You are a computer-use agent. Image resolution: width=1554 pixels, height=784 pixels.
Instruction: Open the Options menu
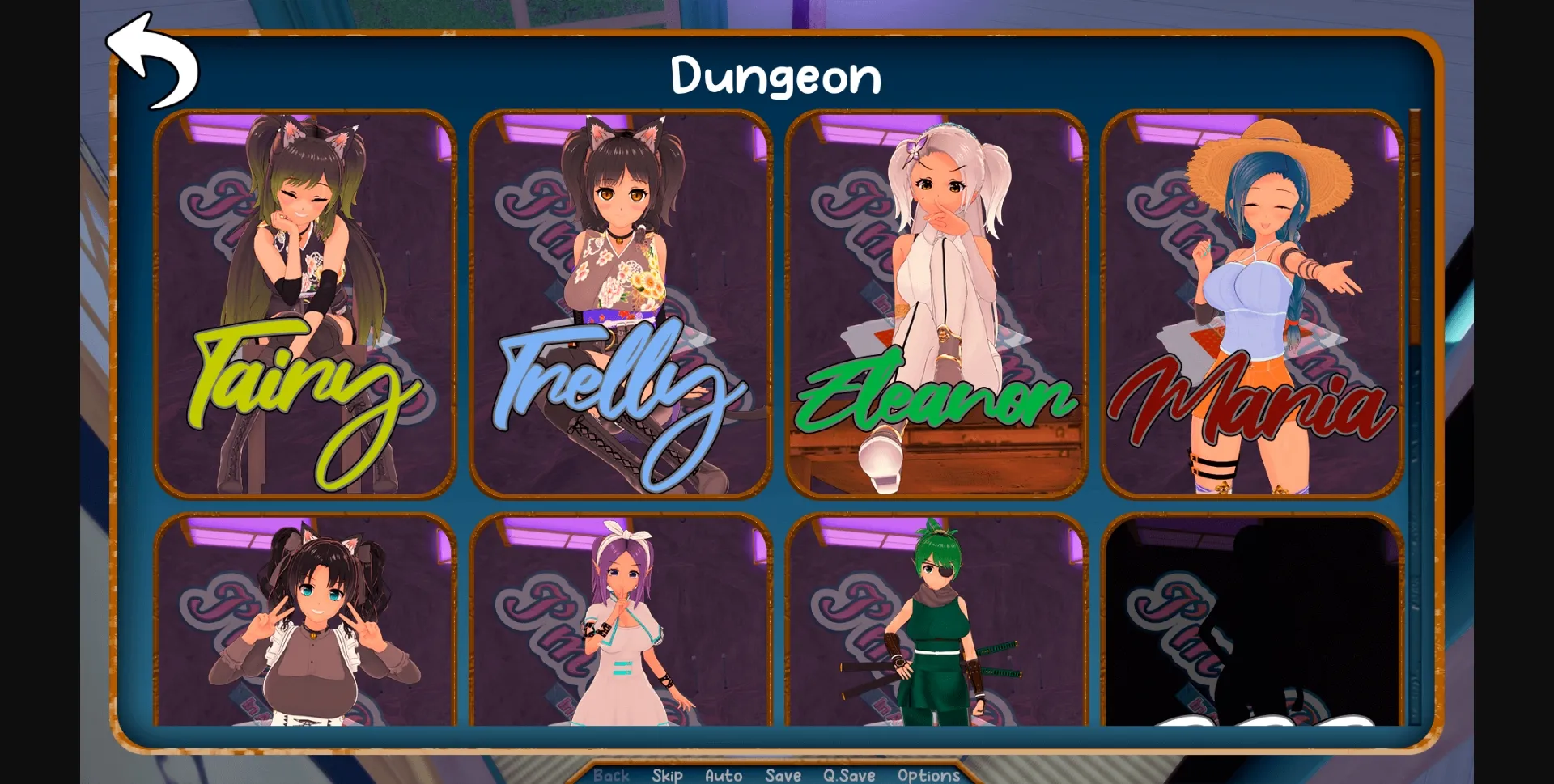[x=928, y=775]
